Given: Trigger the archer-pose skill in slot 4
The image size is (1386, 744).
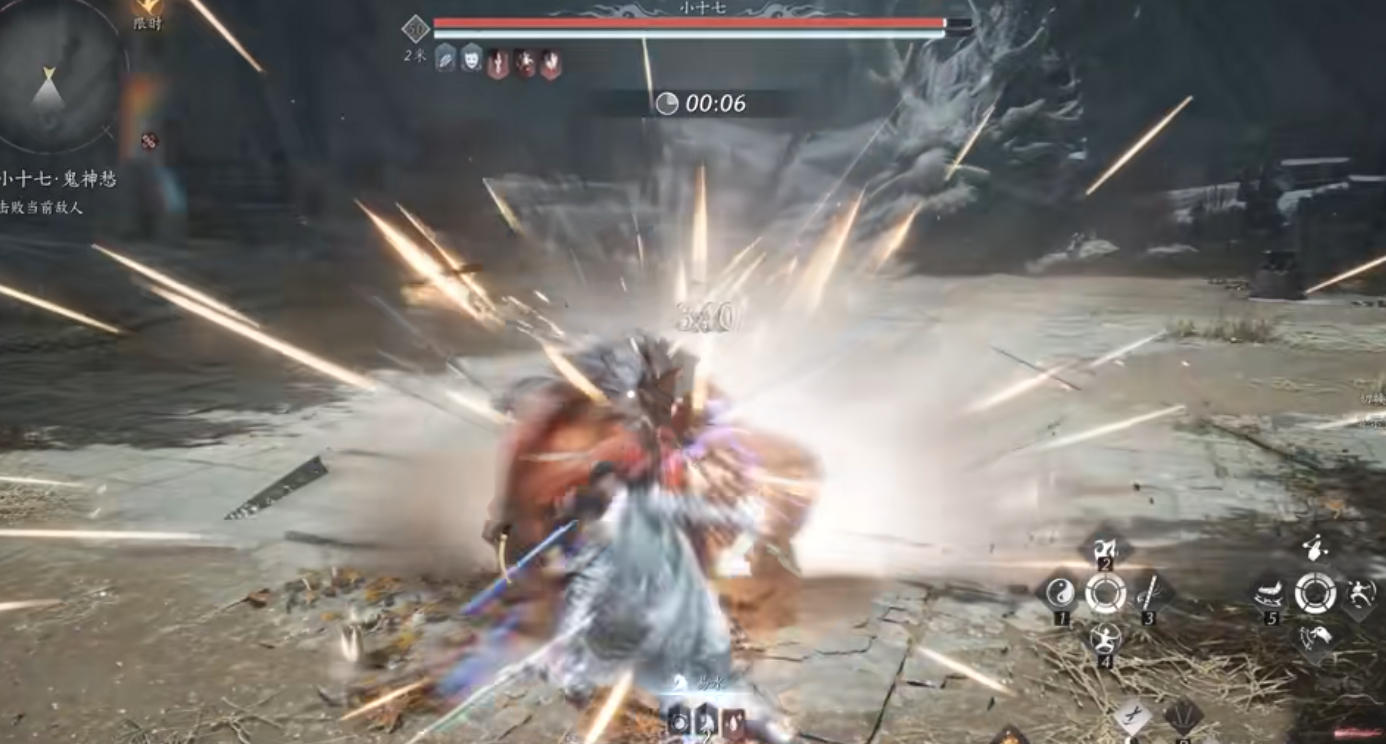Looking at the screenshot, I should (1105, 637).
